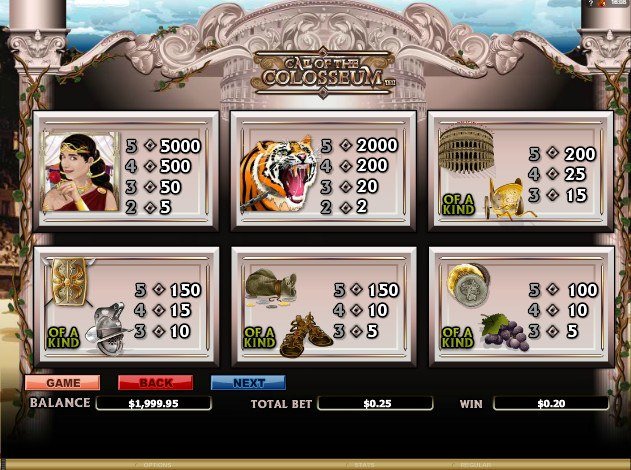Image resolution: width=631 pixels, height=470 pixels.
Task: Open the Stats panel in bottom bar
Action: [x=363, y=465]
